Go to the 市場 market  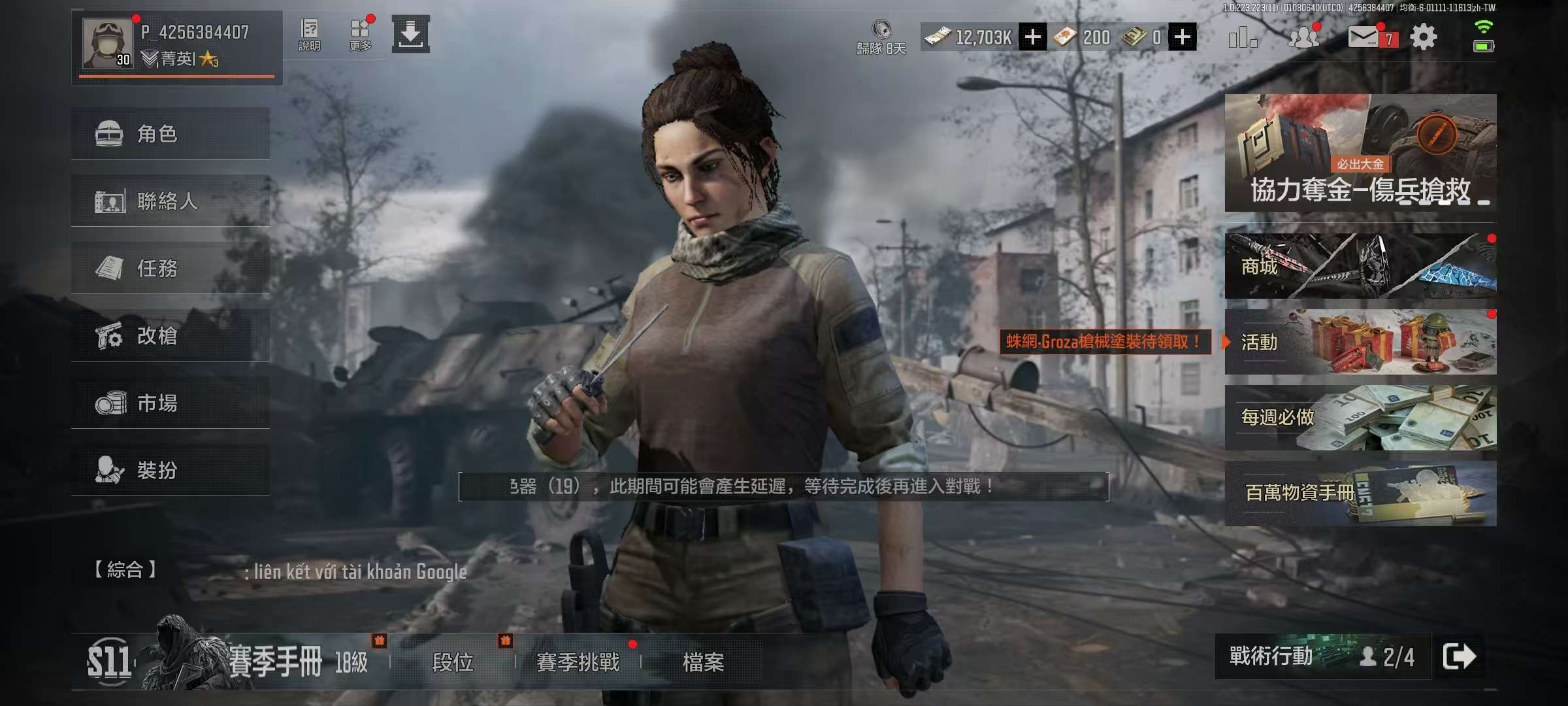tap(170, 403)
